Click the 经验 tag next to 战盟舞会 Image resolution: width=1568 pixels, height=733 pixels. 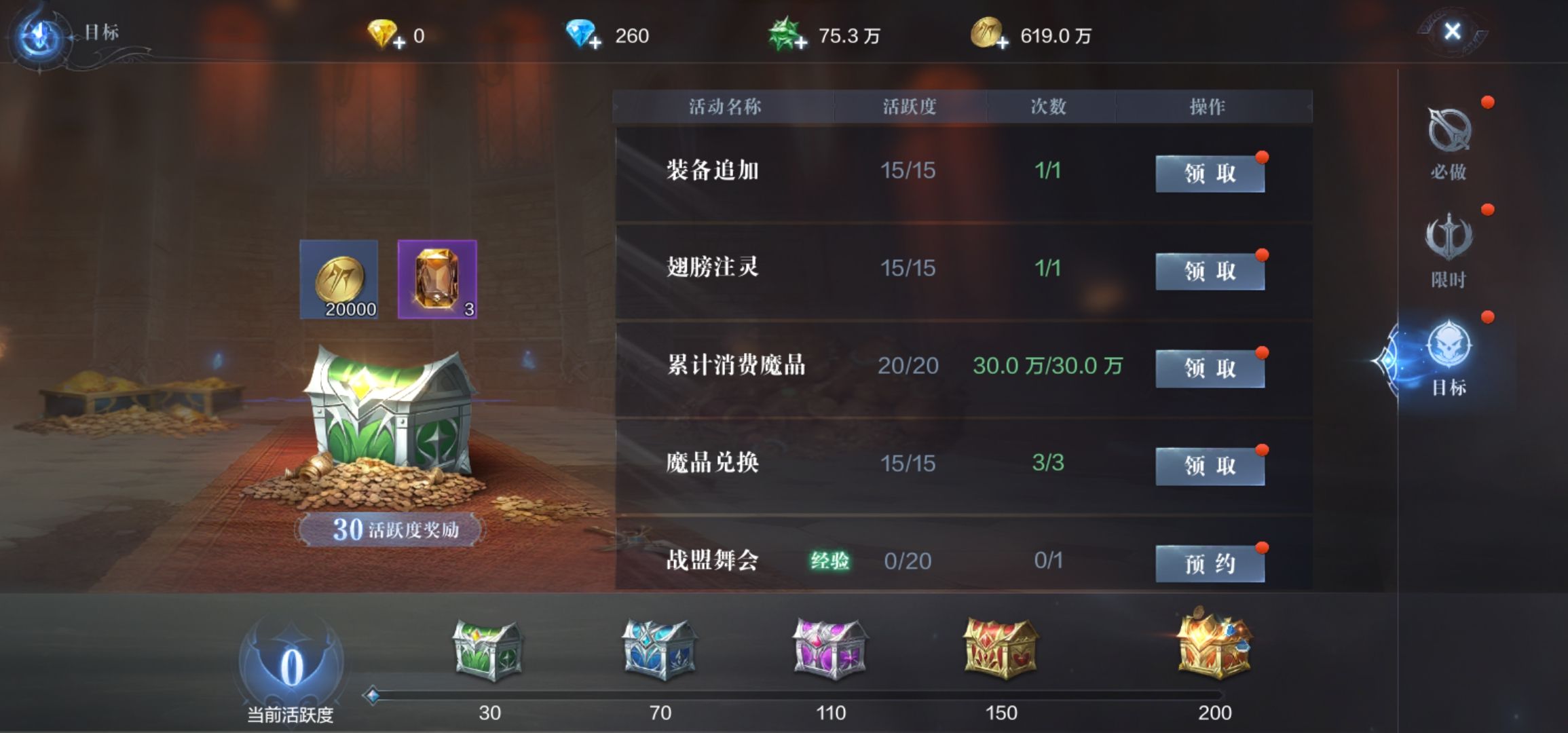click(831, 561)
